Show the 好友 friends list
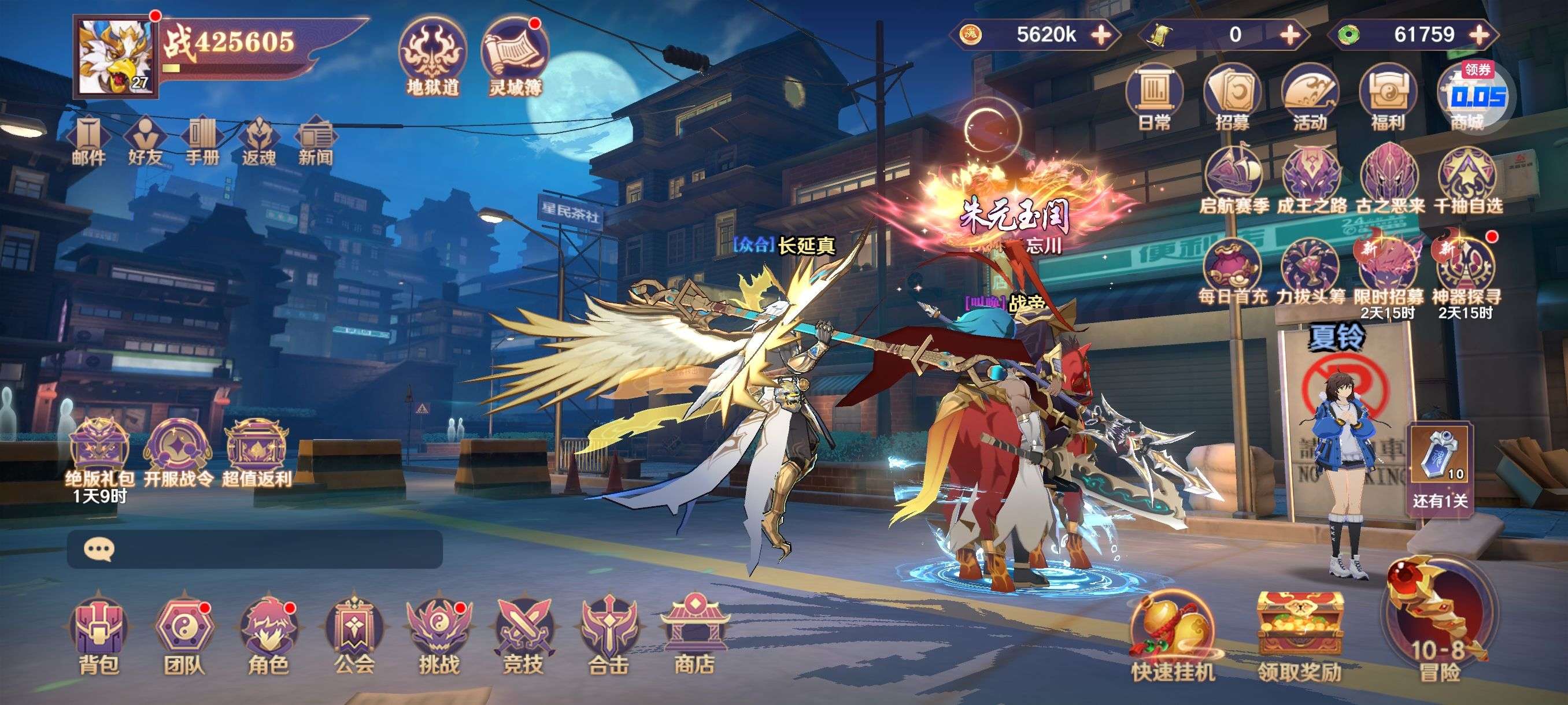1568x705 pixels. (x=145, y=141)
